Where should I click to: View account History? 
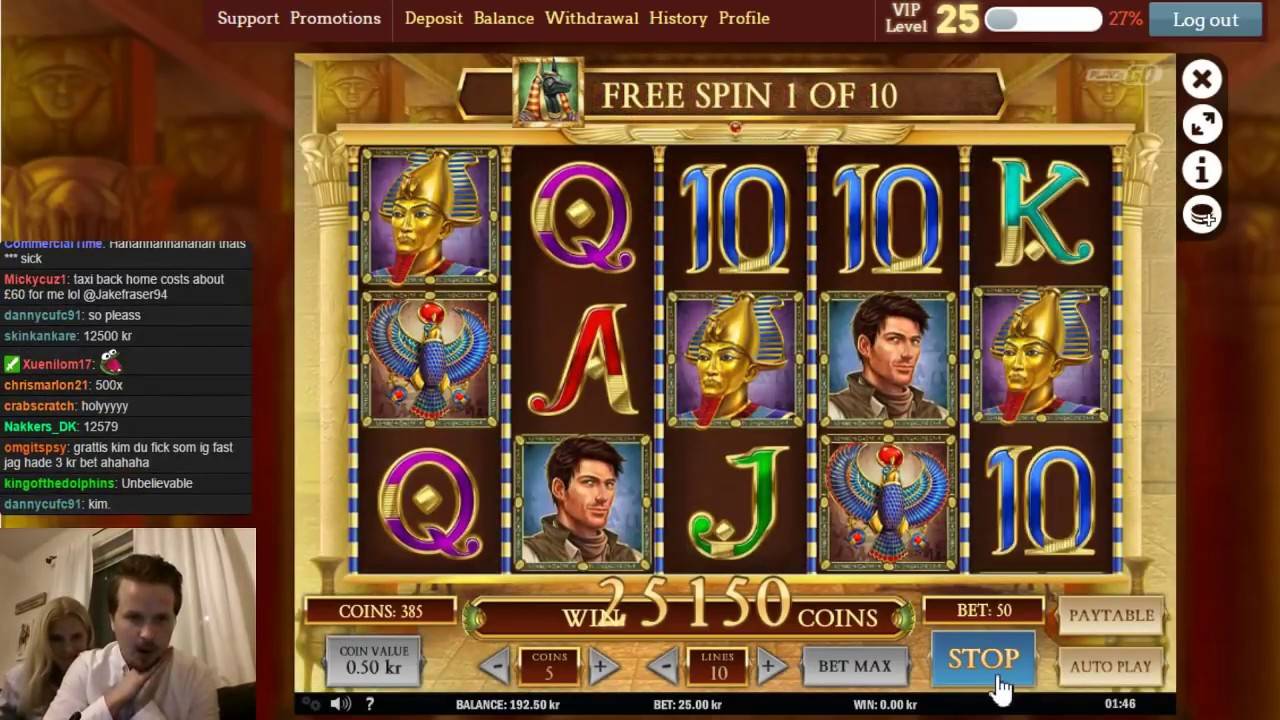(678, 18)
